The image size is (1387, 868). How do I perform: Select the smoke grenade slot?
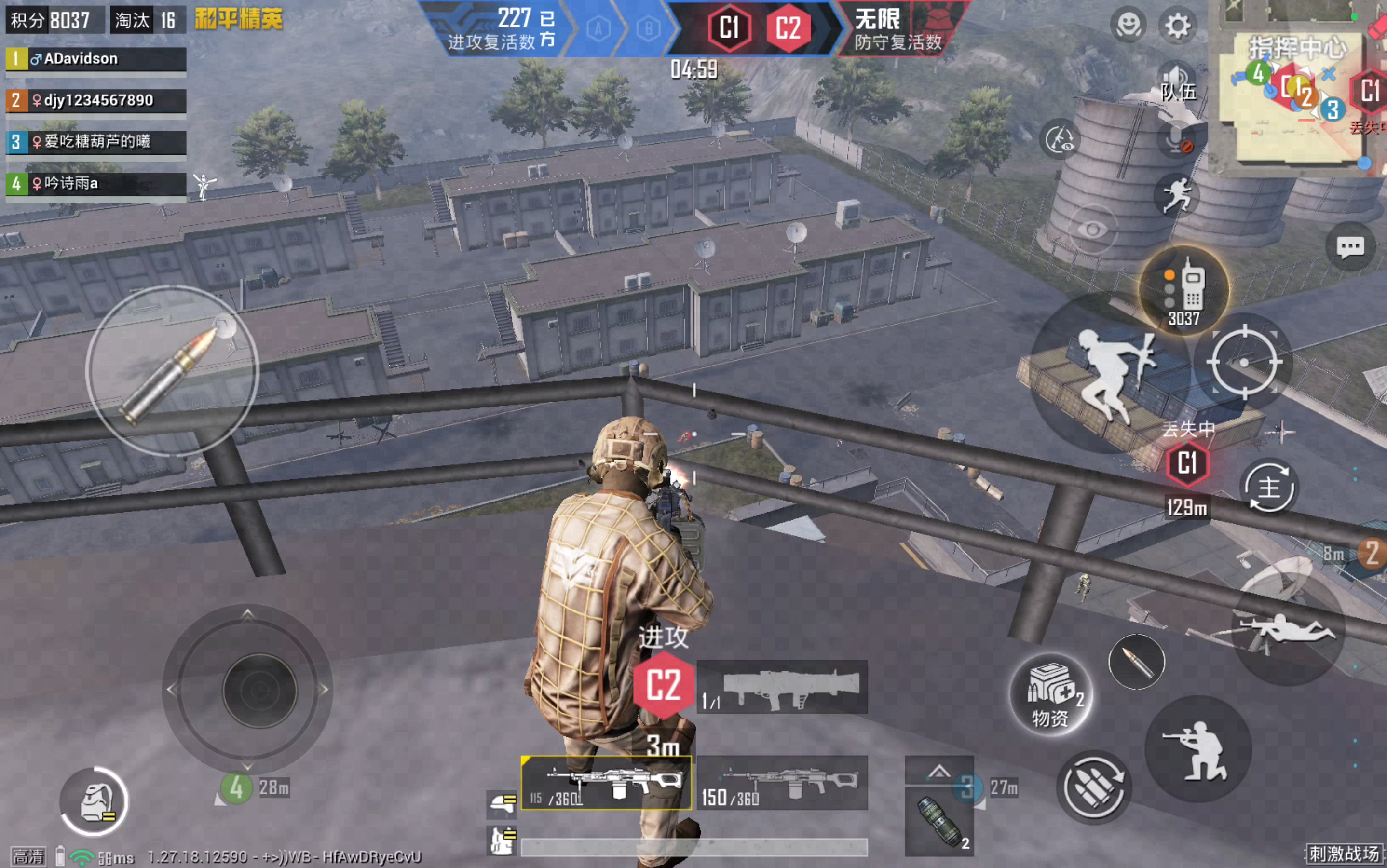tap(939, 821)
